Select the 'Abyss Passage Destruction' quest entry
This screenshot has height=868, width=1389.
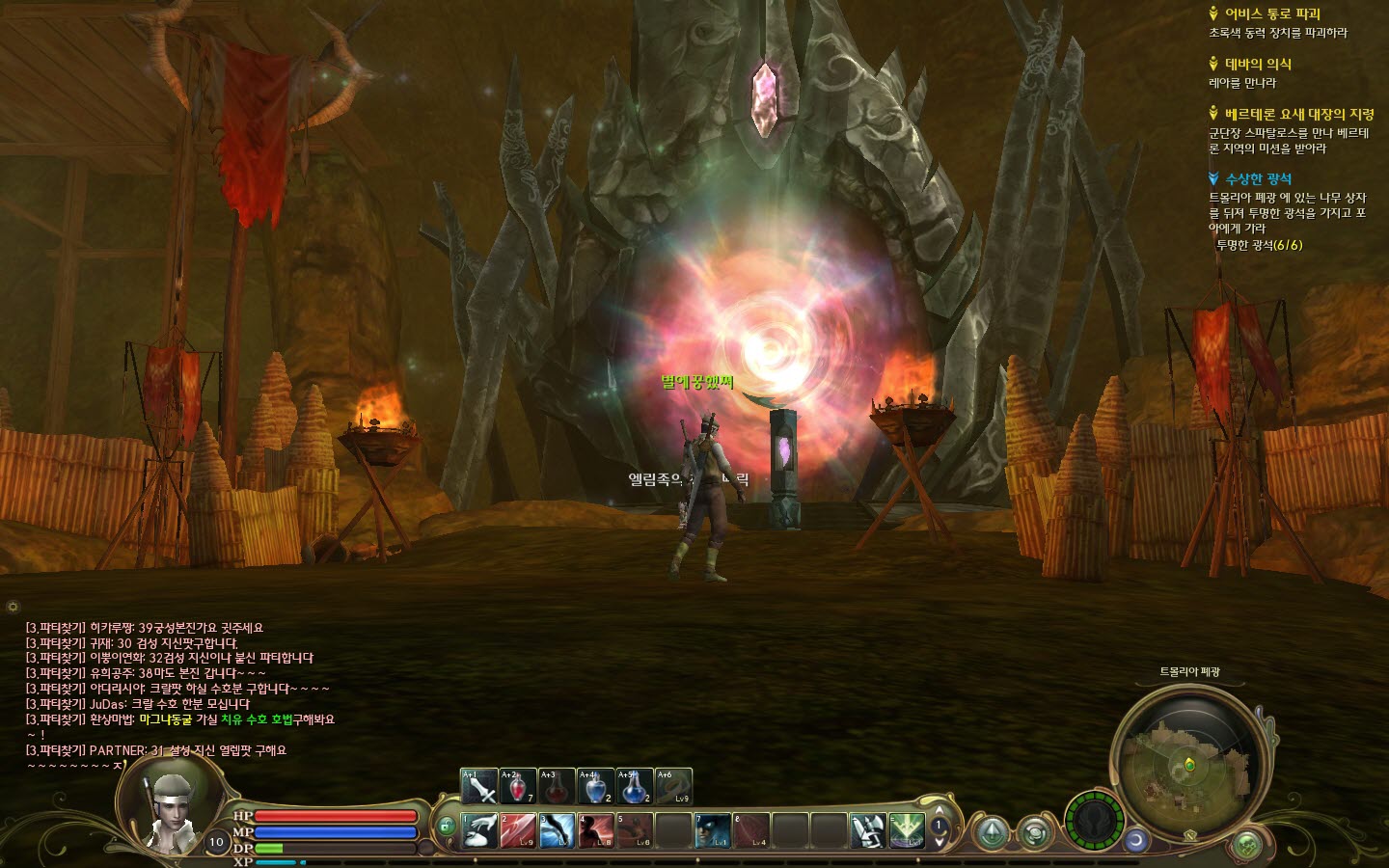(x=1272, y=14)
